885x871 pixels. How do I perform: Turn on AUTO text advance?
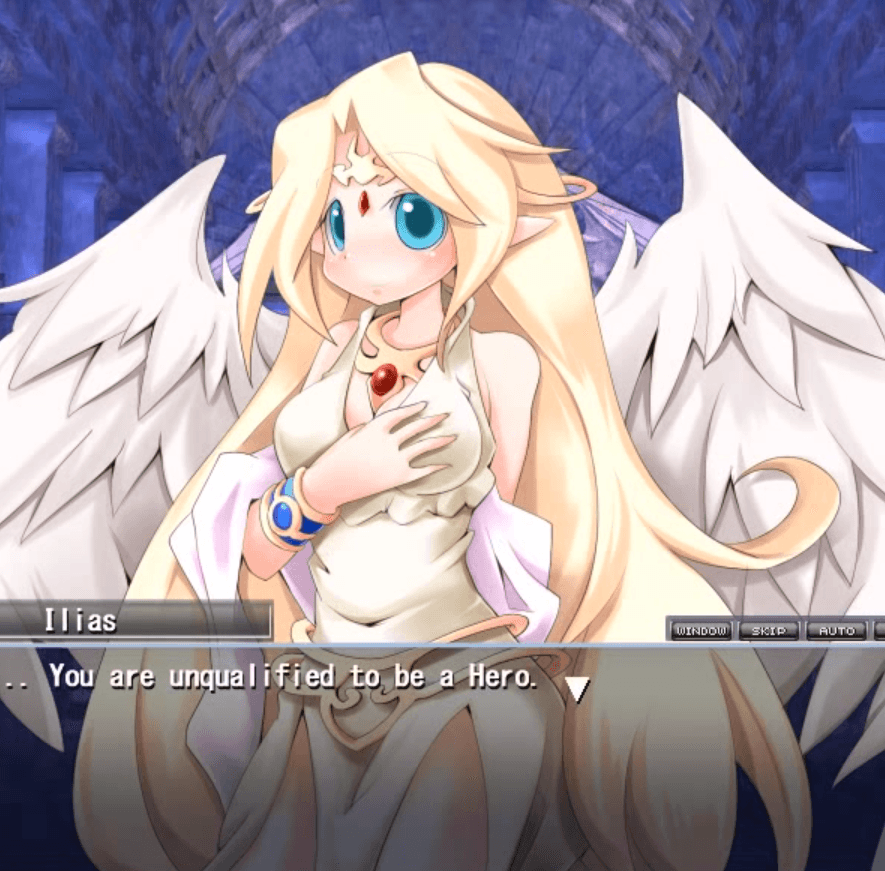click(x=836, y=631)
